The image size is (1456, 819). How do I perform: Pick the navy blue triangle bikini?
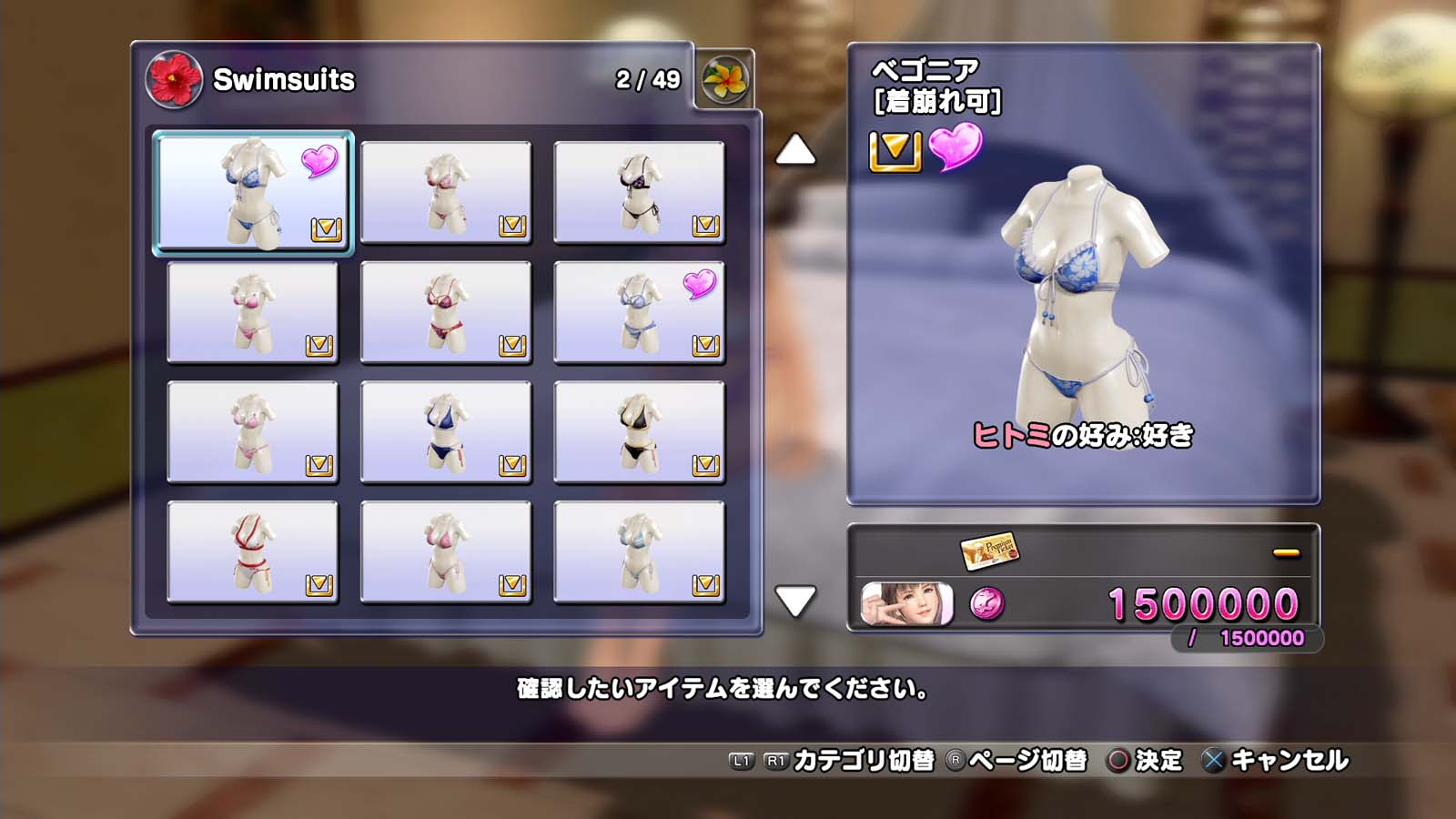(446, 432)
